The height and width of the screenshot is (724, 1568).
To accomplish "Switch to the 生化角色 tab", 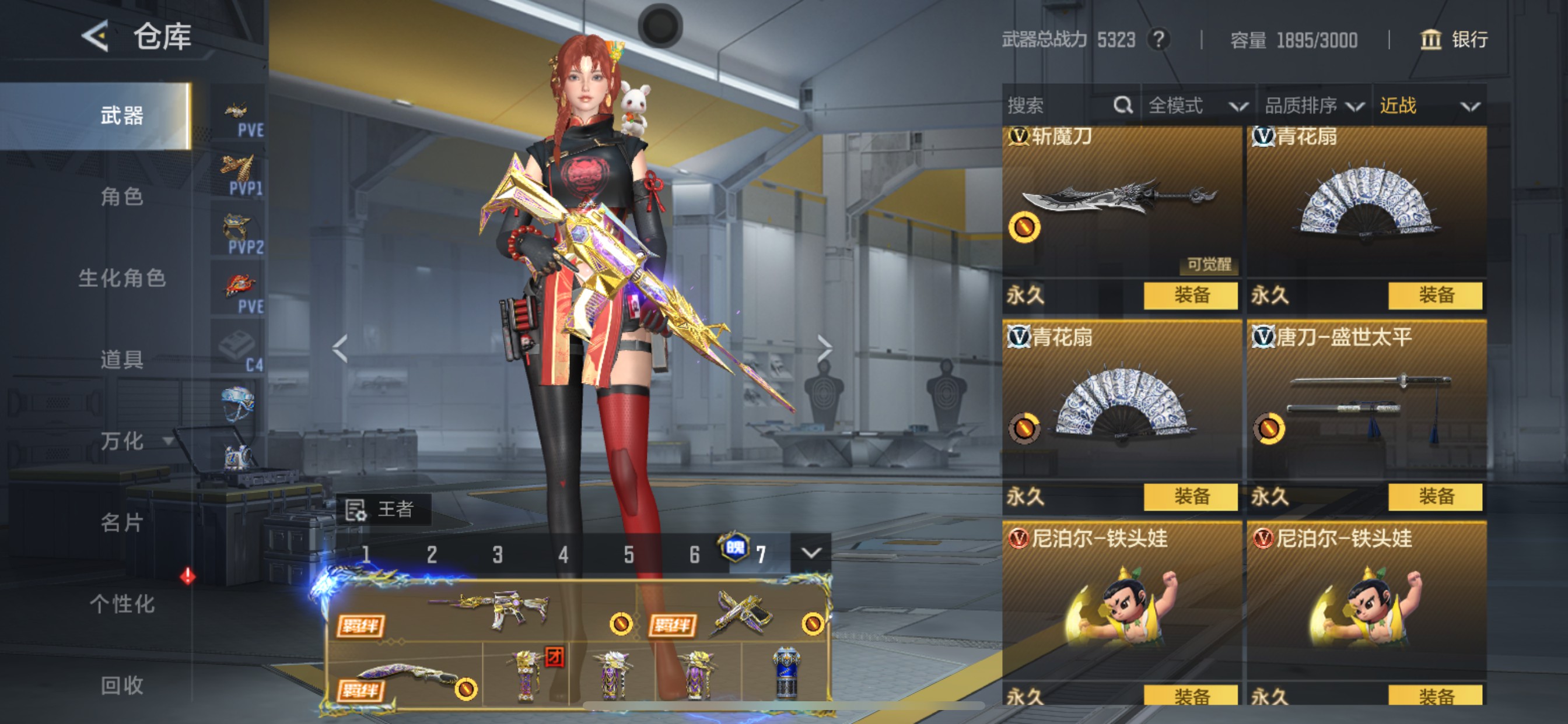I will 122,278.
